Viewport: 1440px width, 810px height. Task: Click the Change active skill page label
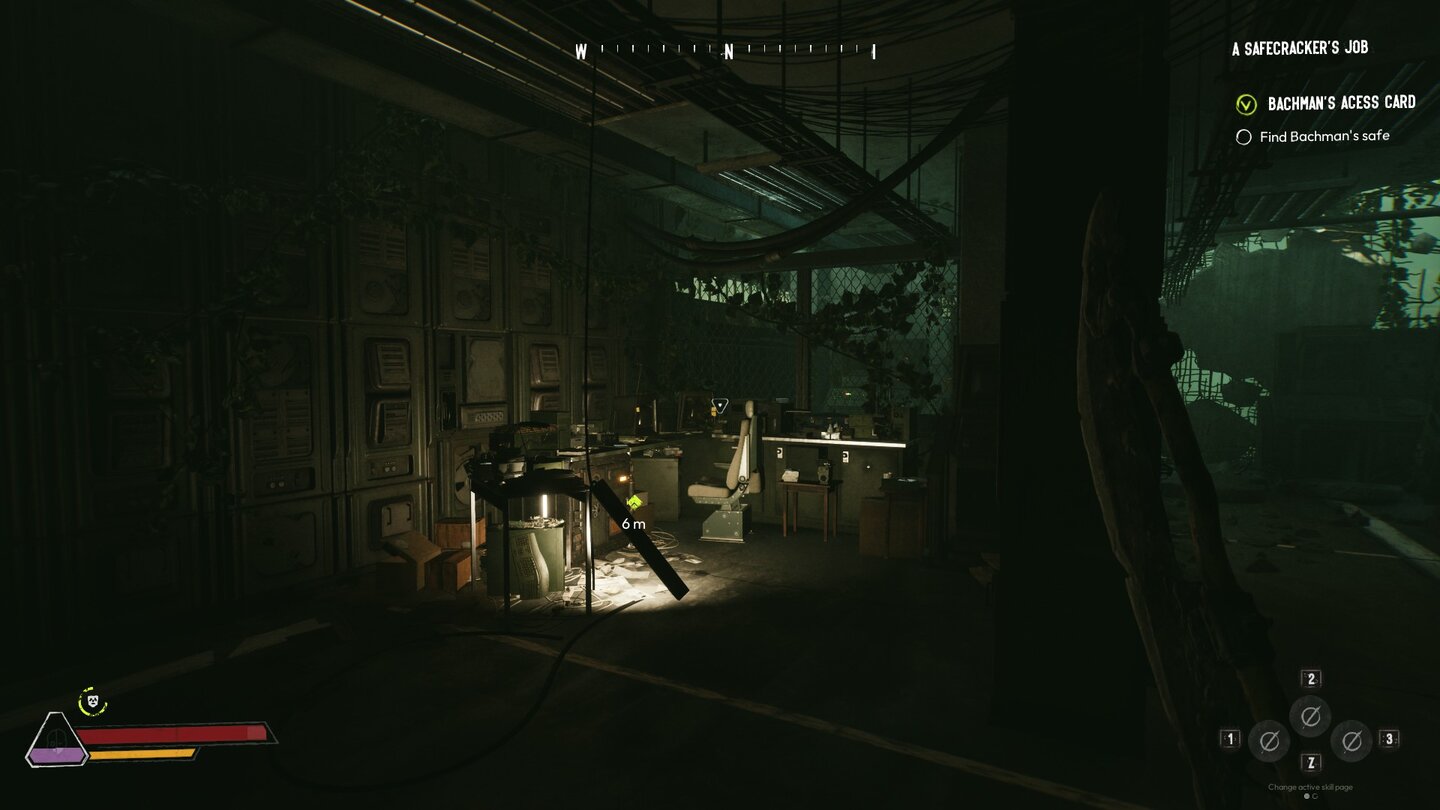(x=1310, y=787)
